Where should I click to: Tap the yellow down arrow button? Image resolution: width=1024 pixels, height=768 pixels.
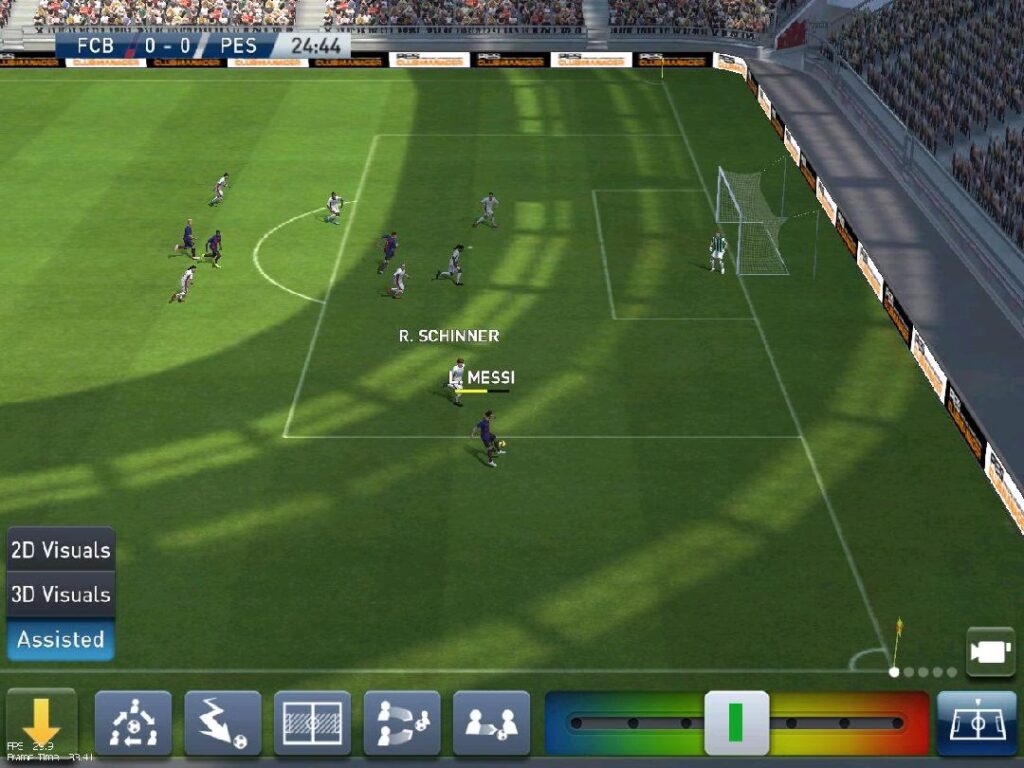tap(41, 722)
